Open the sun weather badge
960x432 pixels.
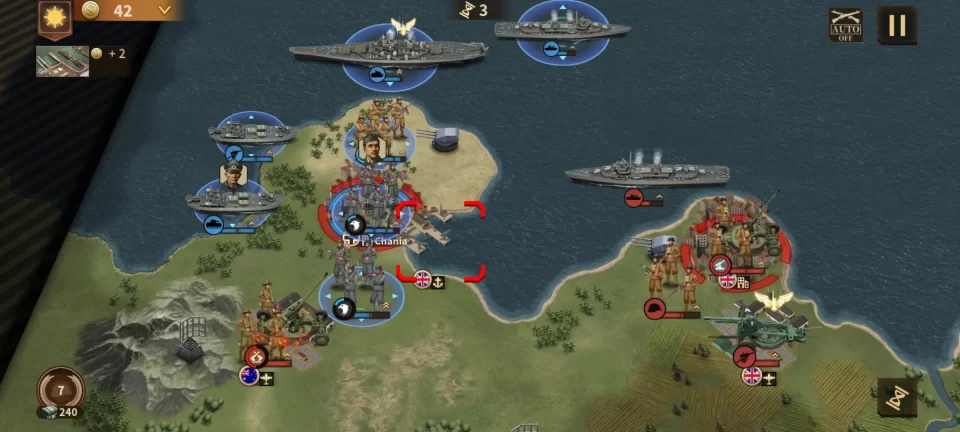[x=53, y=18]
